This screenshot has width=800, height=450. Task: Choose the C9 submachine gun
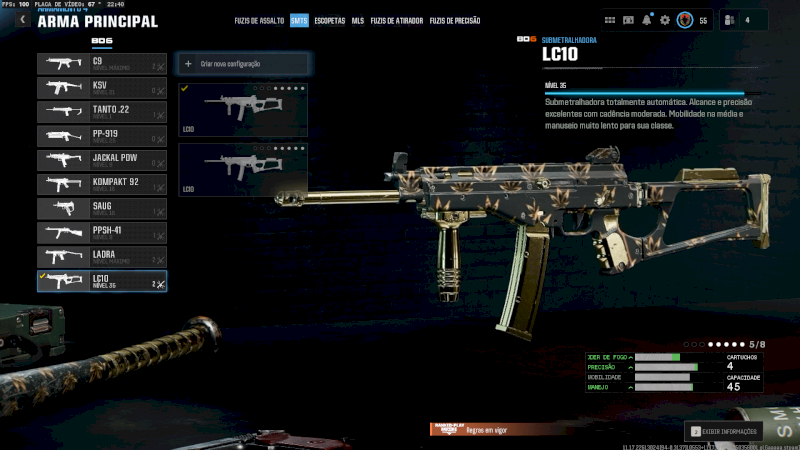tap(102, 64)
